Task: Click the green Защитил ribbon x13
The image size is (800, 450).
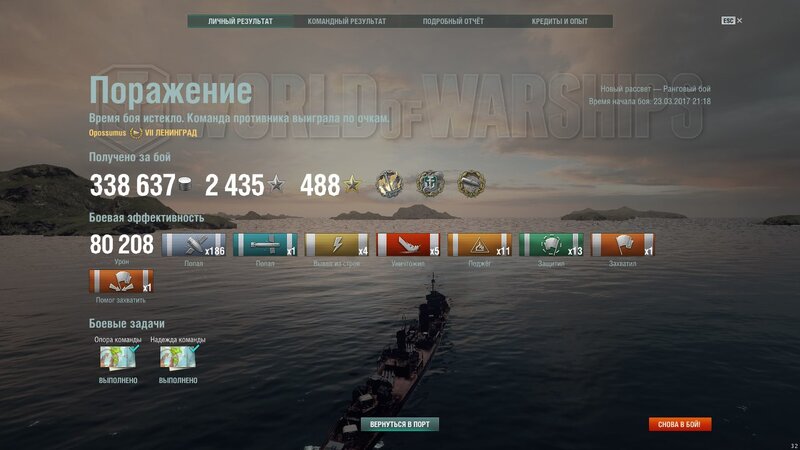Action: pos(551,245)
